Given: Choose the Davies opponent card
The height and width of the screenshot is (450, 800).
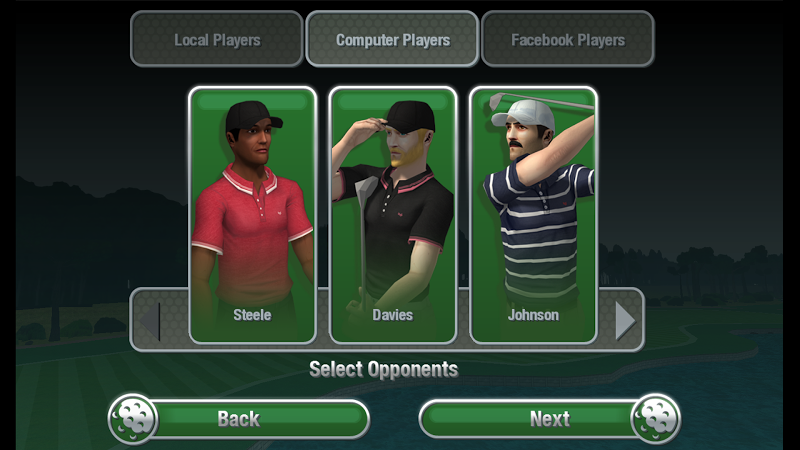Looking at the screenshot, I should 393,214.
